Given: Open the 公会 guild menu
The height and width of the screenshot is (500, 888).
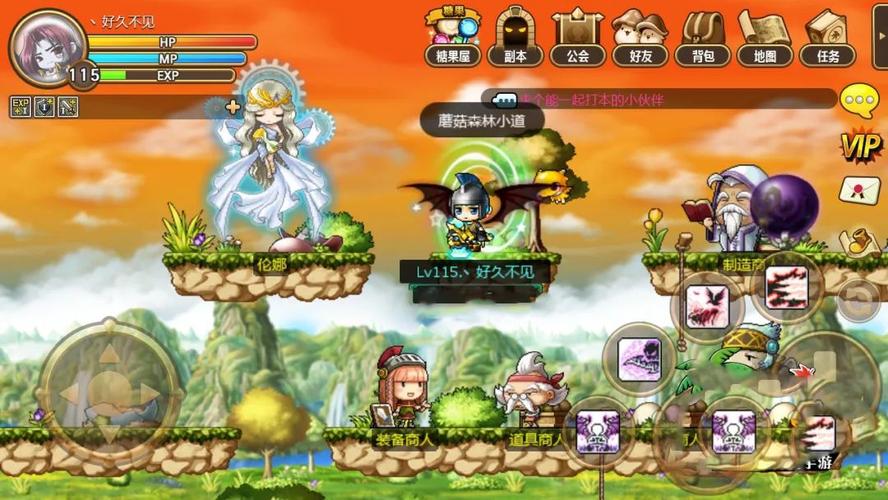Looking at the screenshot, I should tap(578, 36).
